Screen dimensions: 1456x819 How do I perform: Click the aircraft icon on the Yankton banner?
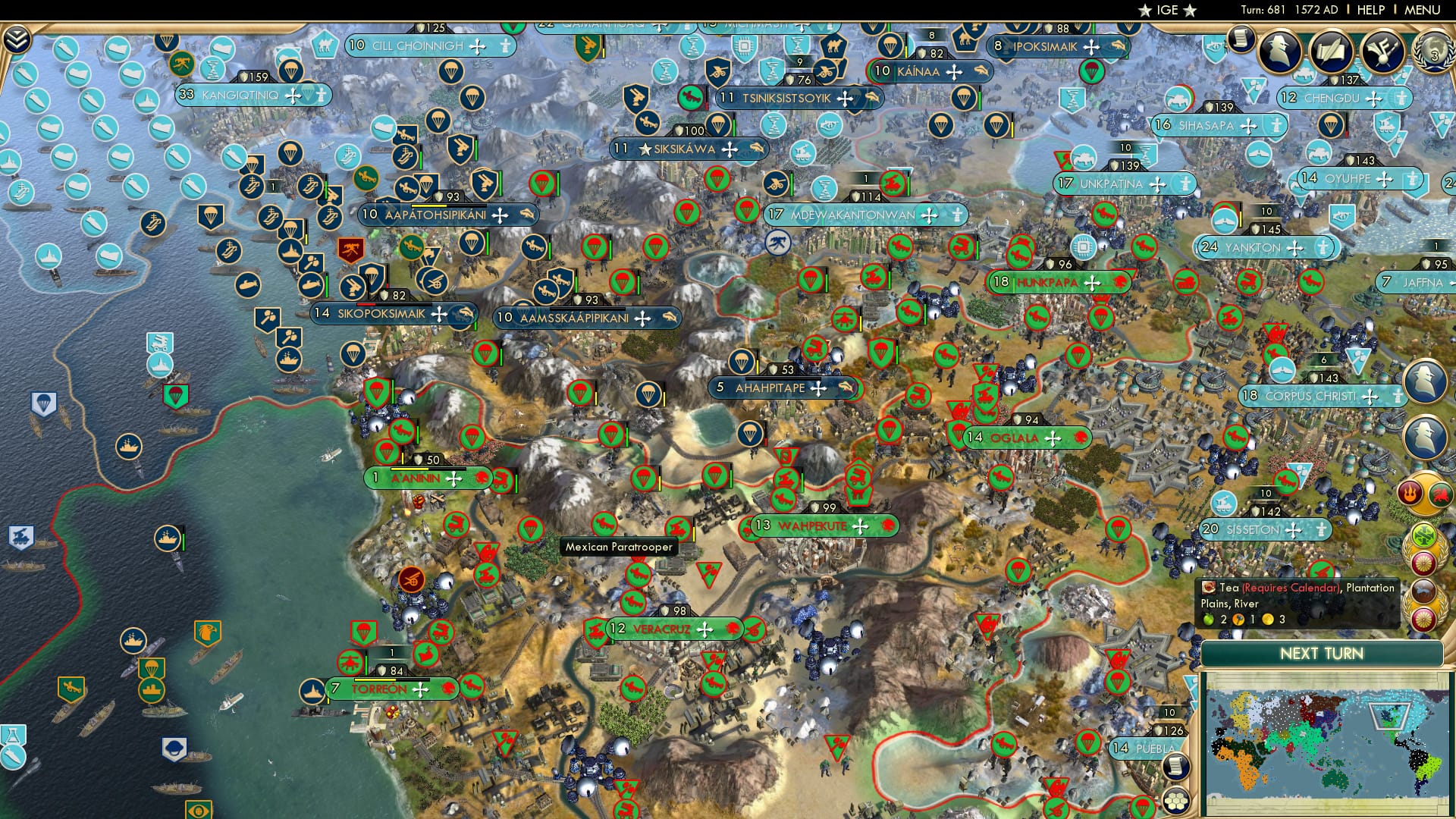point(1294,248)
